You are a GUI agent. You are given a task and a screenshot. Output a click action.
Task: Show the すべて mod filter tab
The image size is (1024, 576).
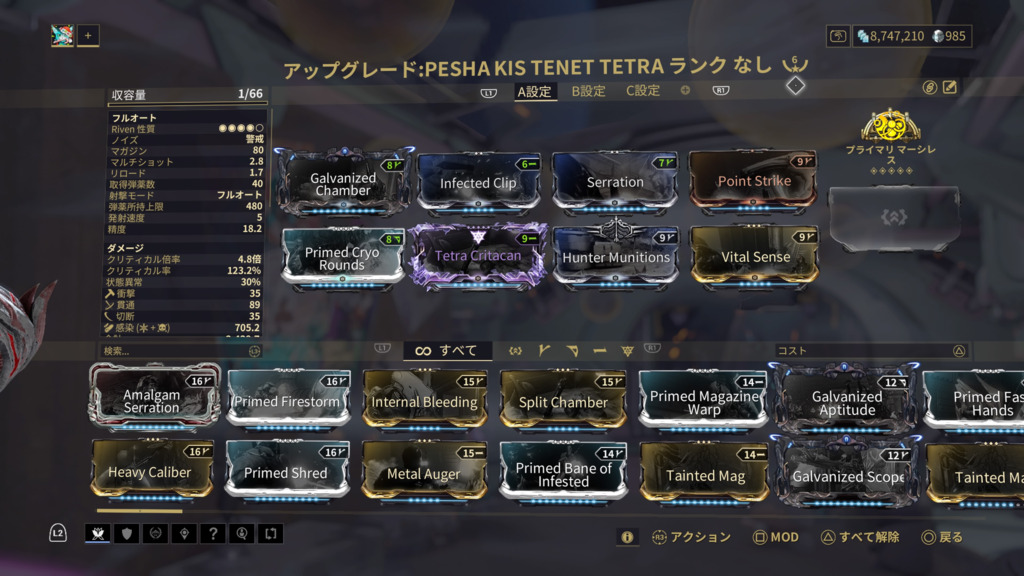[x=447, y=351]
